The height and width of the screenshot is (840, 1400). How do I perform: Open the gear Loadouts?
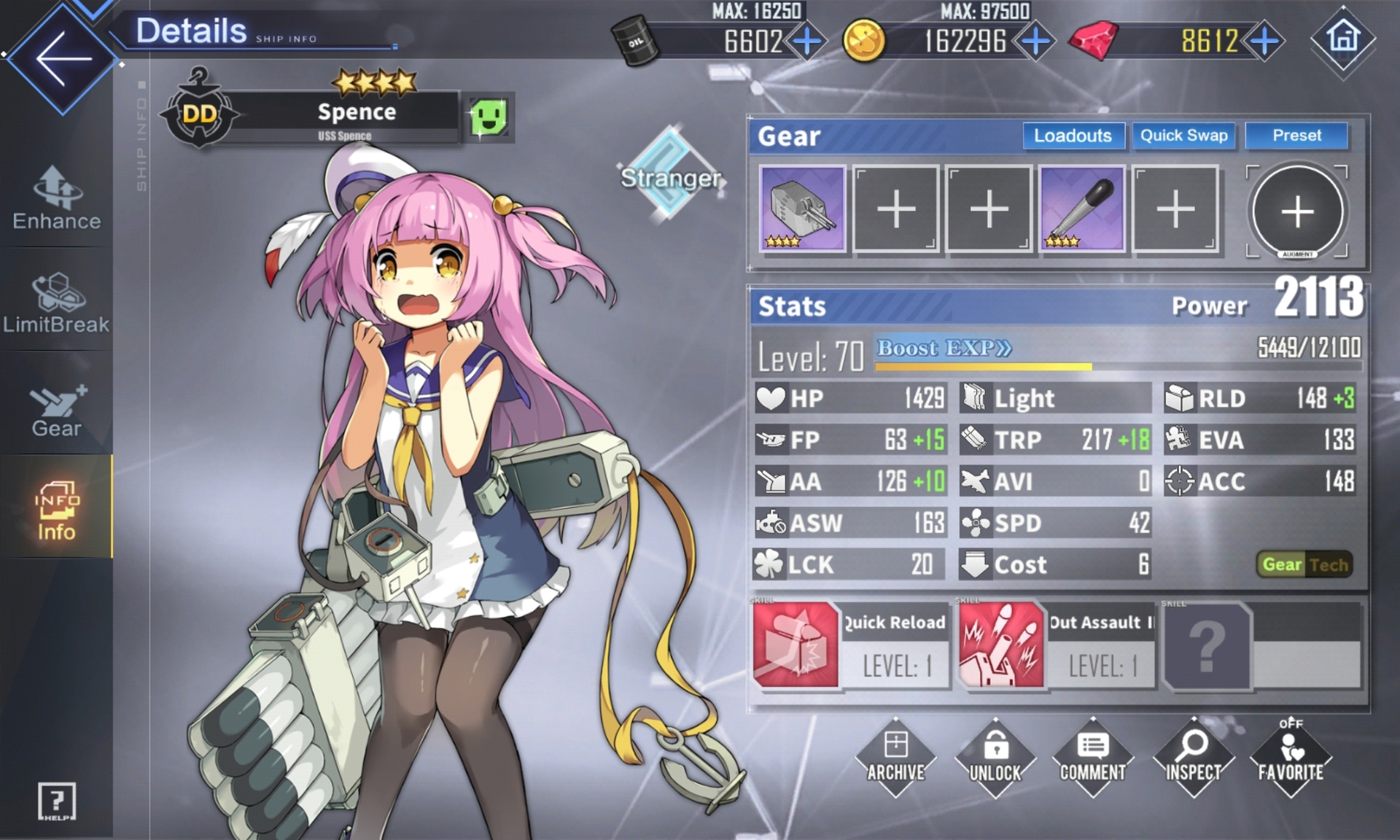pyautogui.click(x=1073, y=136)
